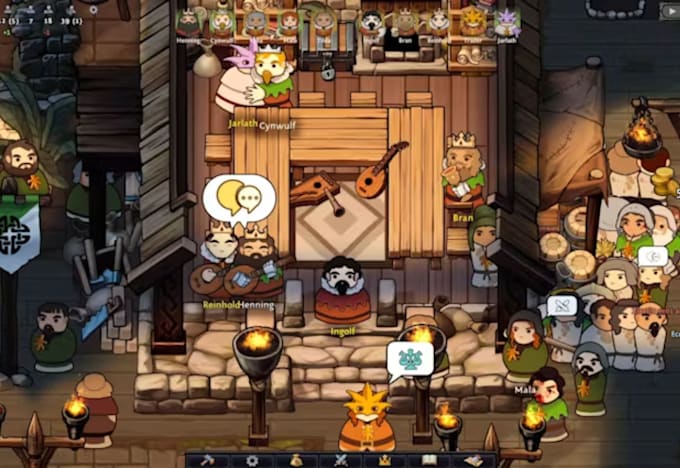Open the speech bubble above Reinhold
680x468 pixels.
tap(238, 197)
